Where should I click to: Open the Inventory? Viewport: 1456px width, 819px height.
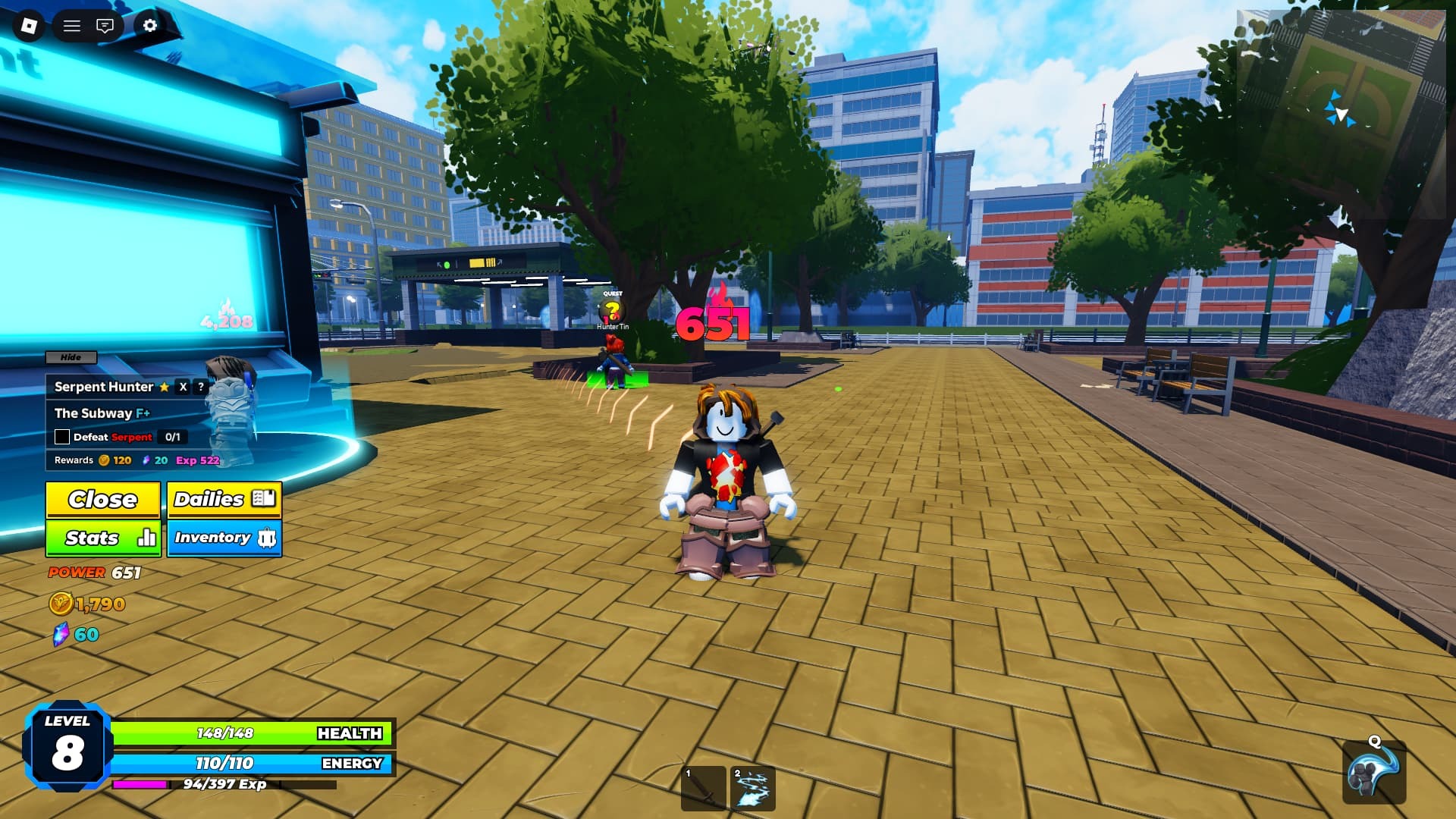[x=224, y=538]
